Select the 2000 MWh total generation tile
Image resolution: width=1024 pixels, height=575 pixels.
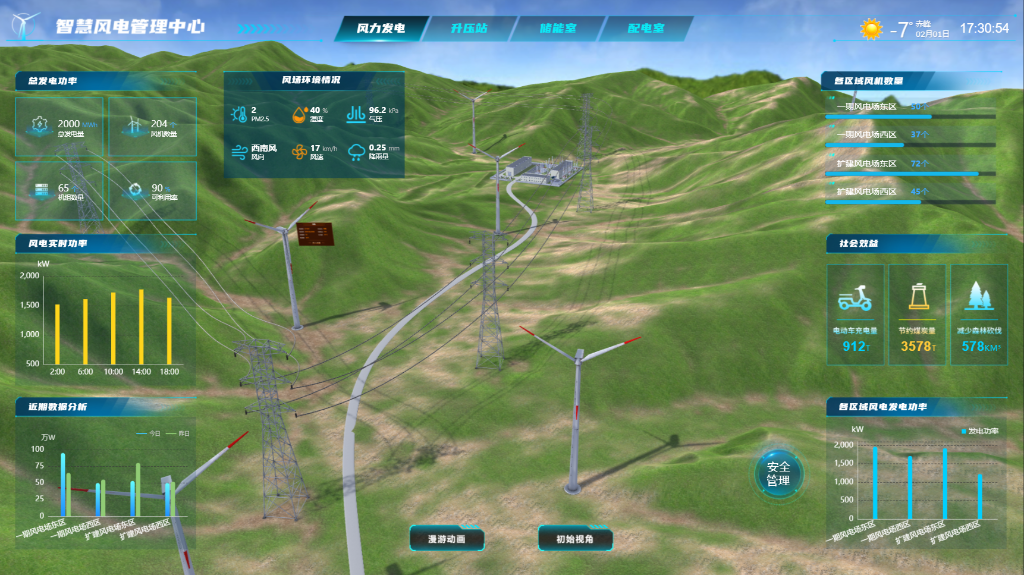[61, 126]
